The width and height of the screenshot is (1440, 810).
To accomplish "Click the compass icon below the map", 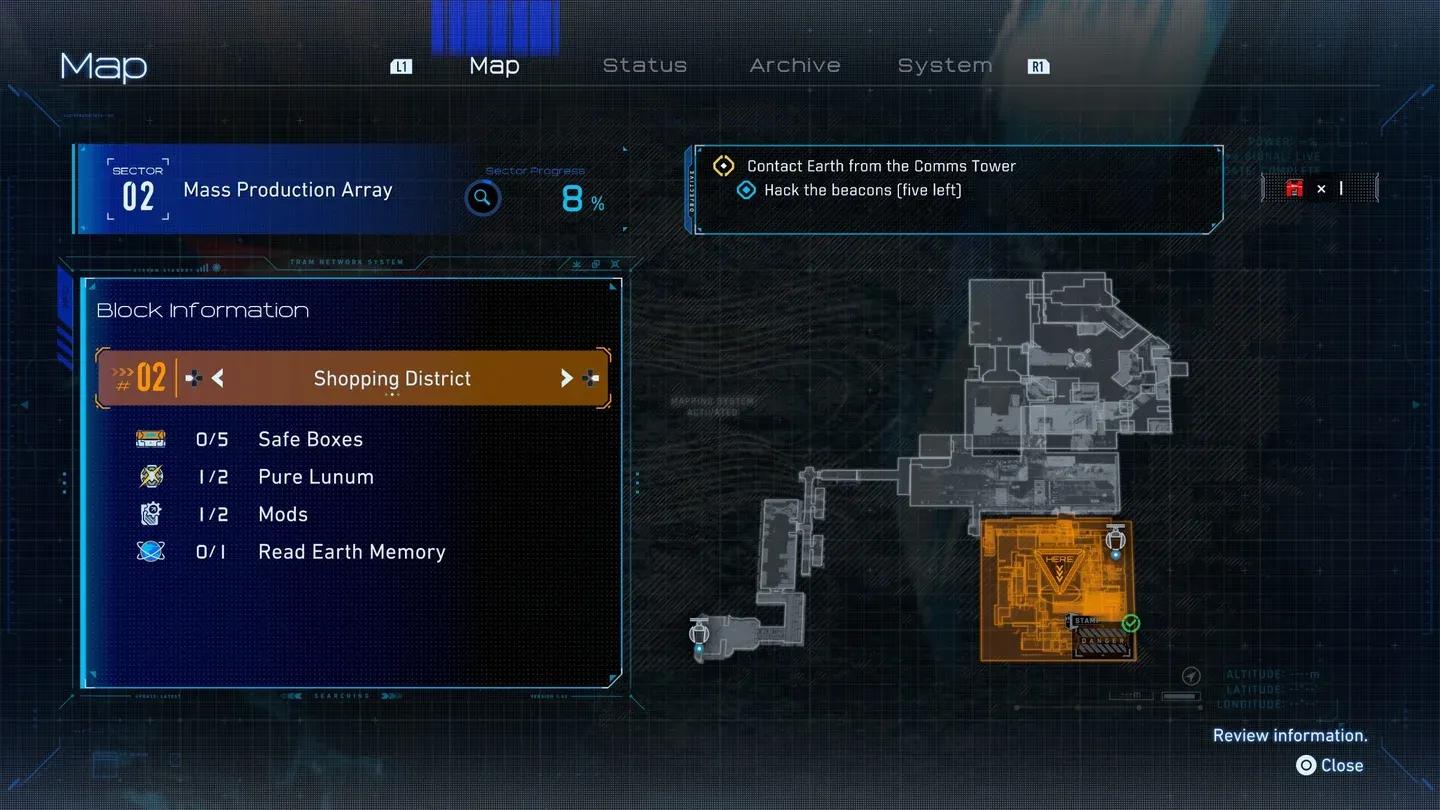I will [x=1190, y=675].
